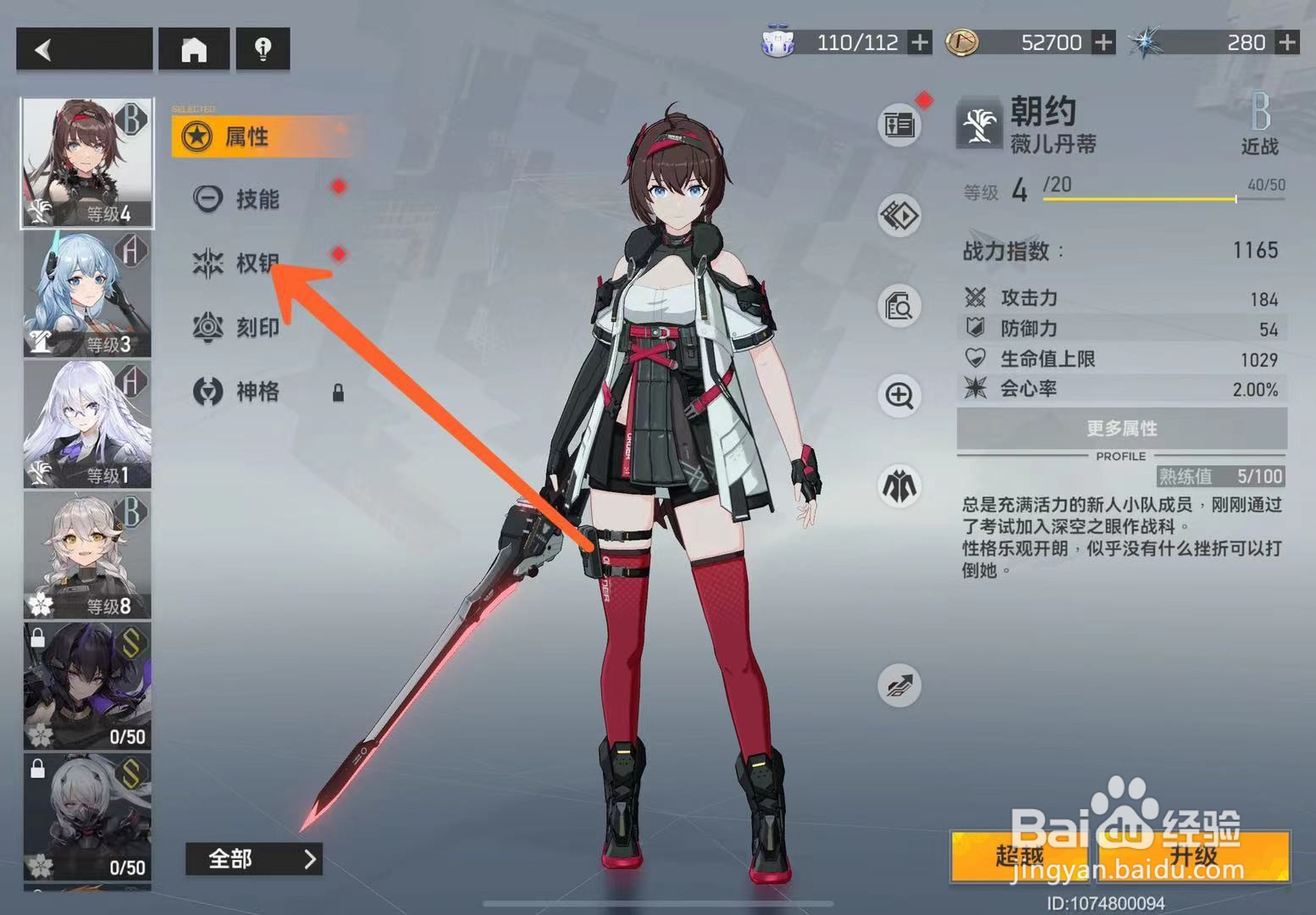Open 更多属性 to see more stats

point(1120,430)
